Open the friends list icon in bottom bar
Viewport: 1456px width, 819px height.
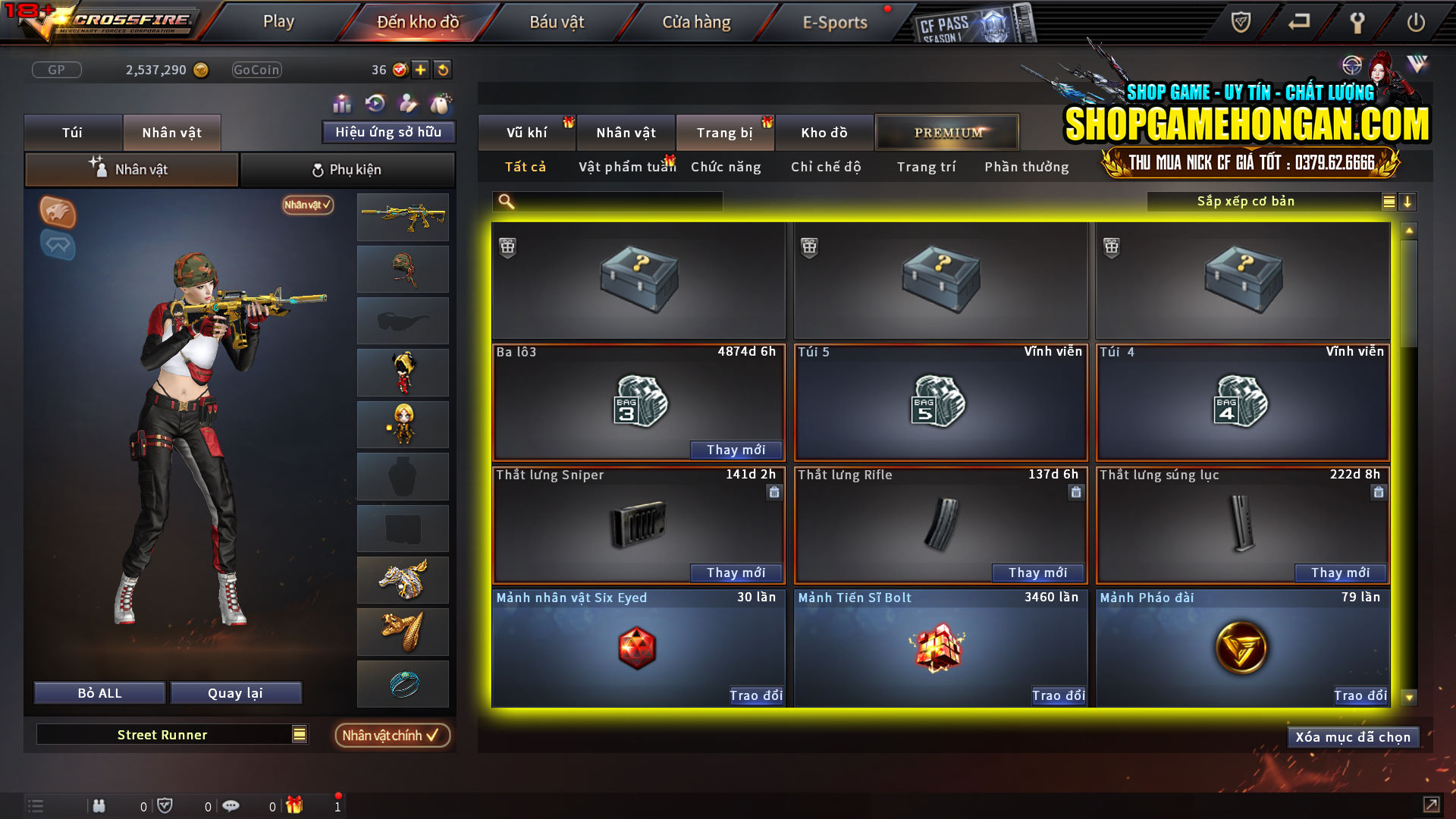click(x=100, y=805)
